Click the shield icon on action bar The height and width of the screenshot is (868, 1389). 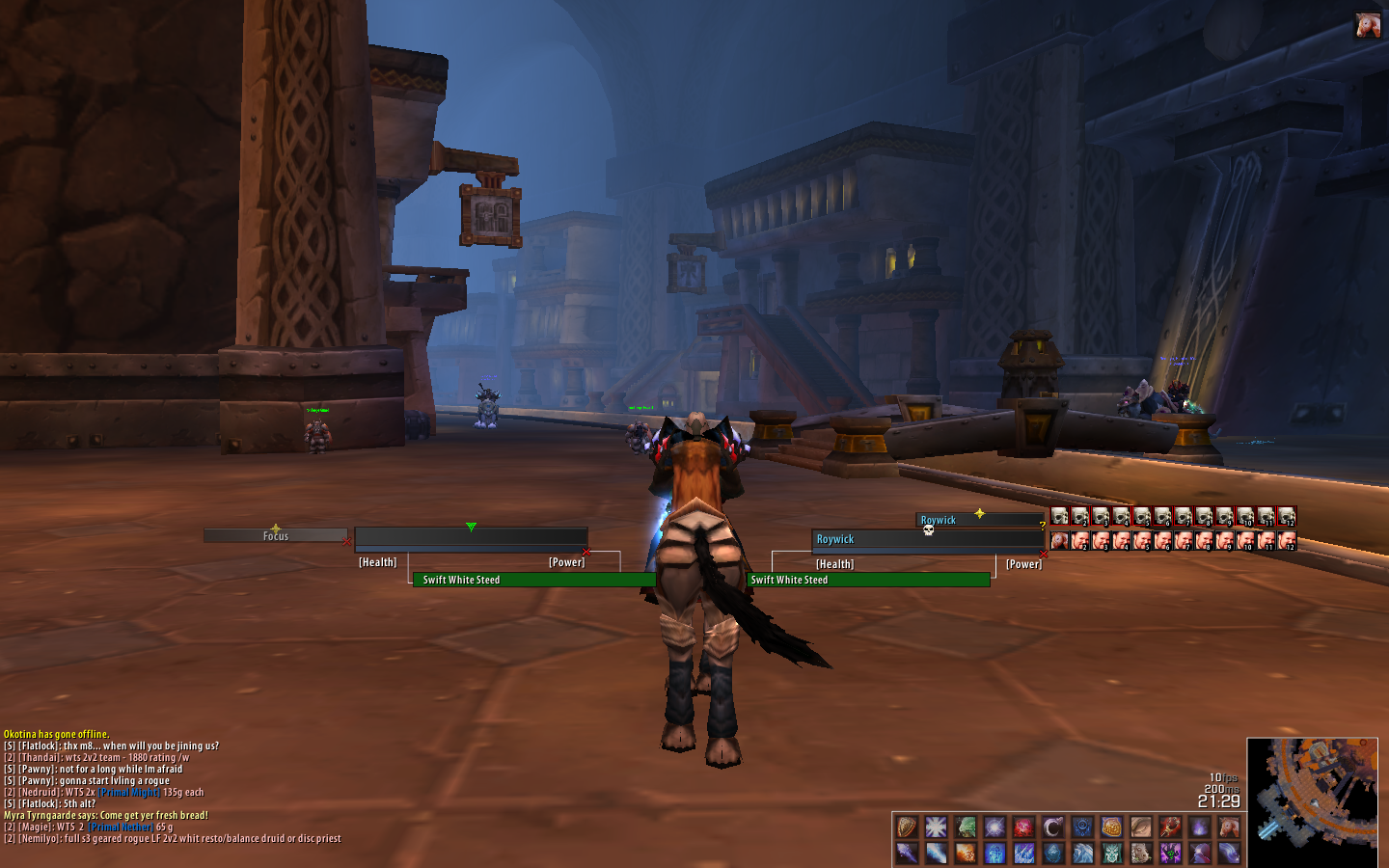pos(907,827)
